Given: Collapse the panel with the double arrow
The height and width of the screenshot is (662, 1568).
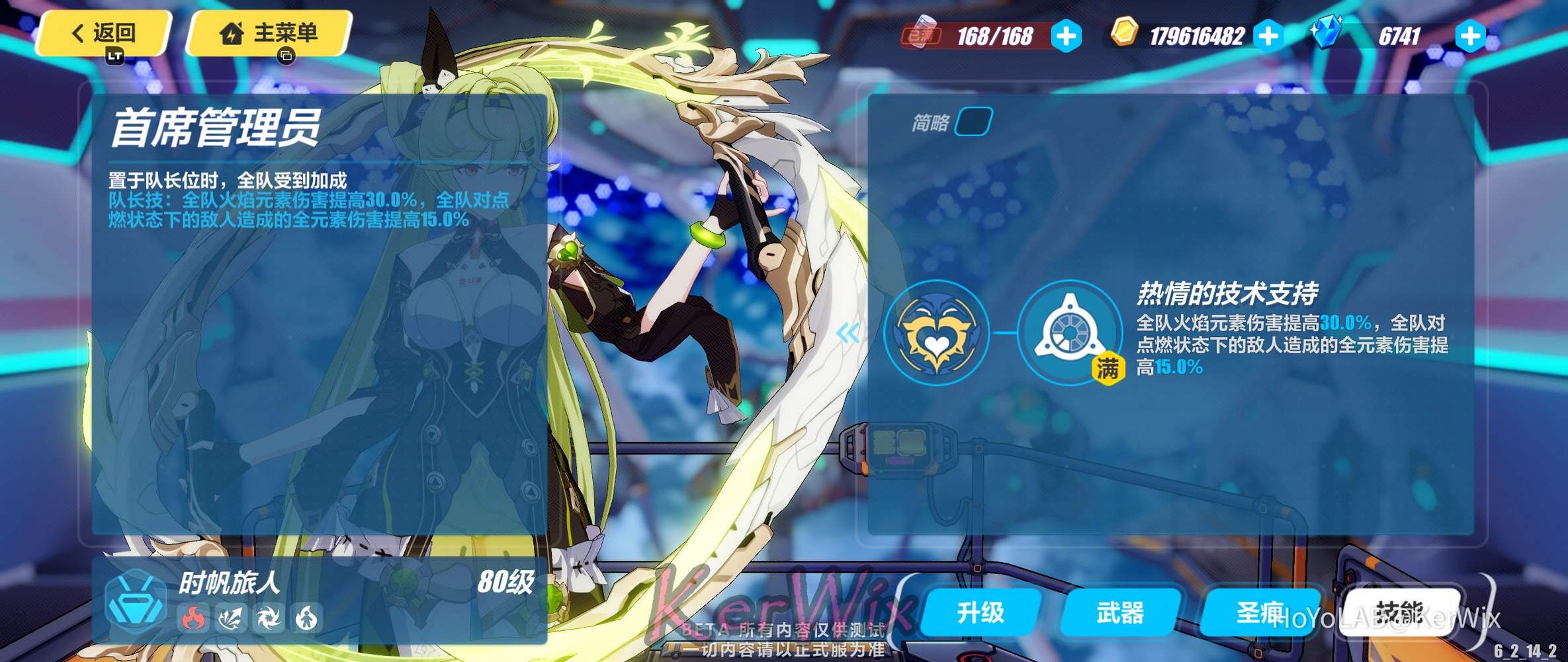Looking at the screenshot, I should (x=848, y=332).
